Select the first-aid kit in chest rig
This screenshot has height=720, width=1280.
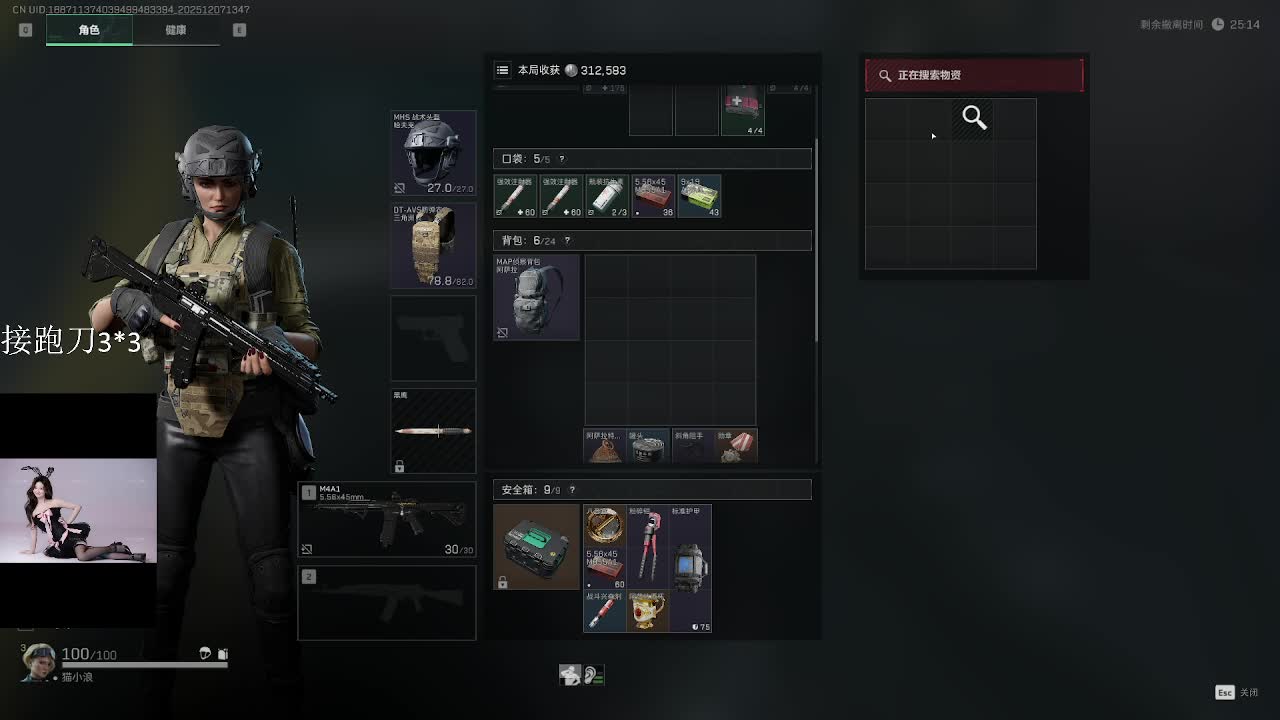(742, 111)
